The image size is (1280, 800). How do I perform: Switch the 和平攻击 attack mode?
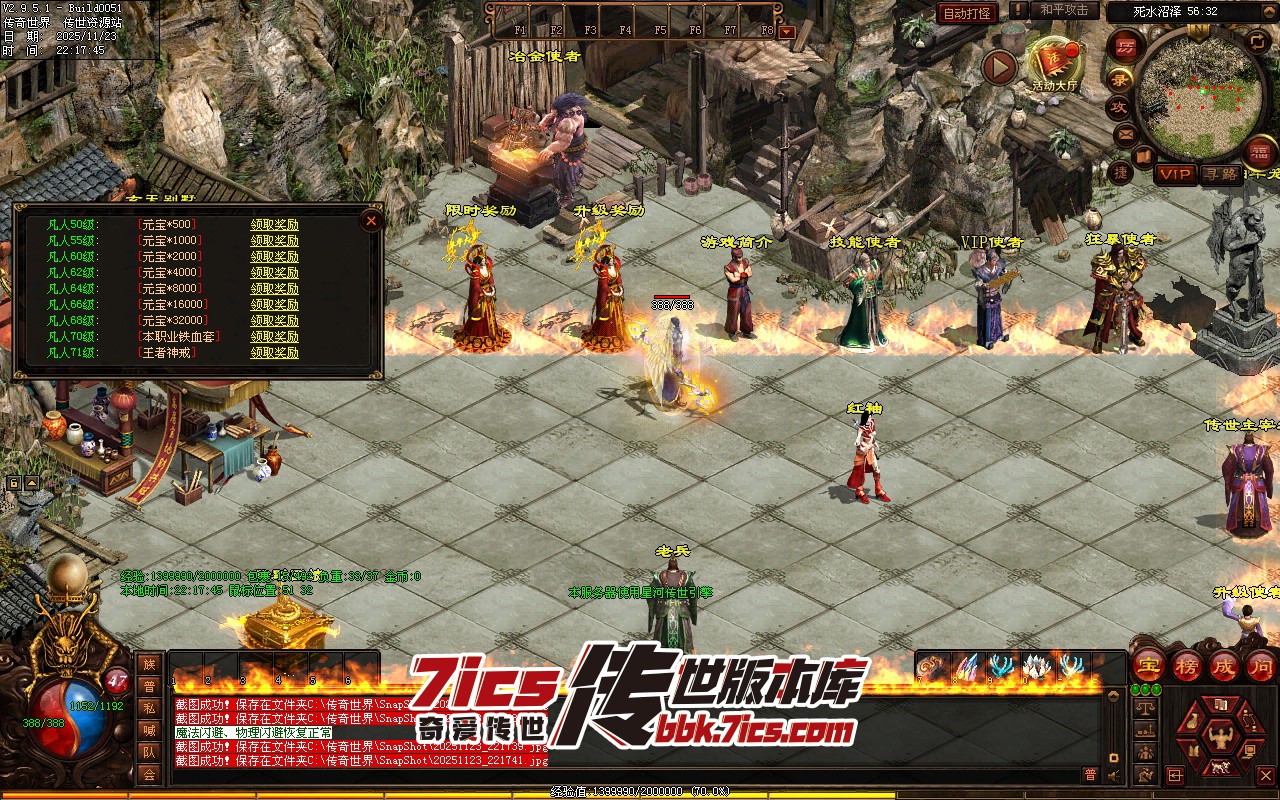click(x=1063, y=10)
